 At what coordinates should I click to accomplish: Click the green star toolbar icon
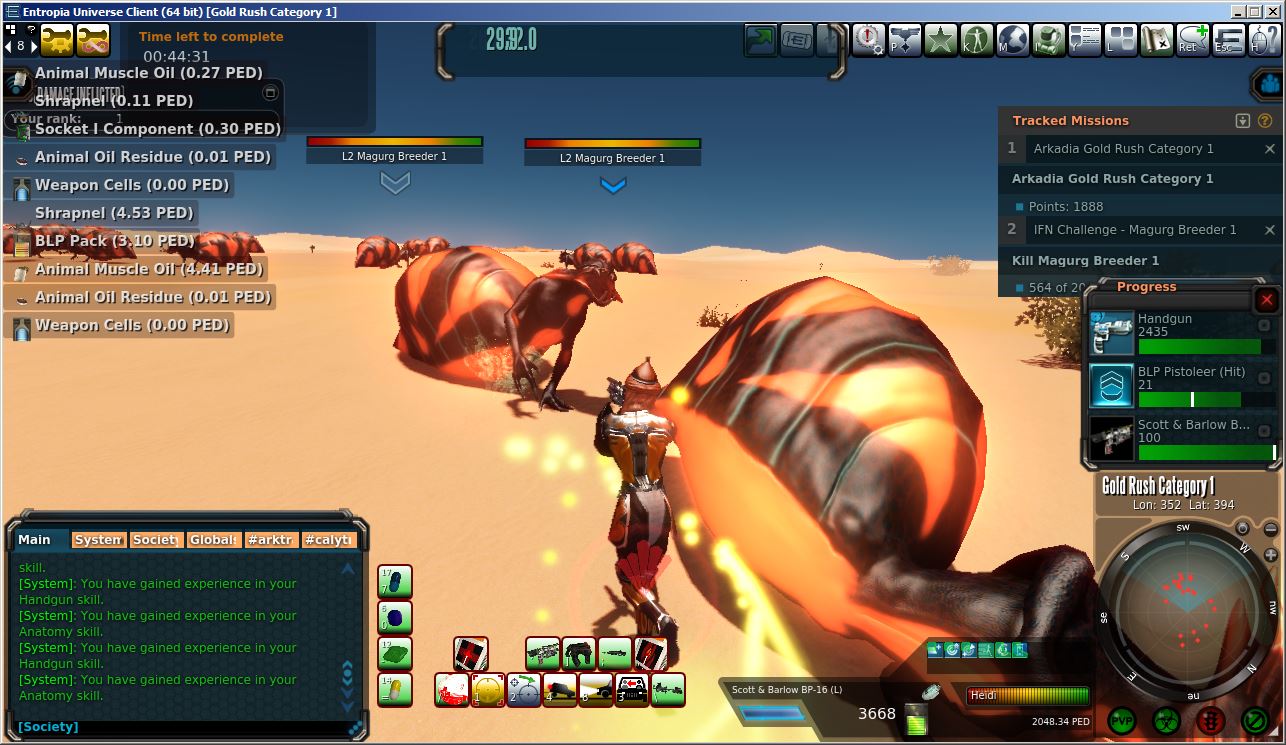click(941, 41)
